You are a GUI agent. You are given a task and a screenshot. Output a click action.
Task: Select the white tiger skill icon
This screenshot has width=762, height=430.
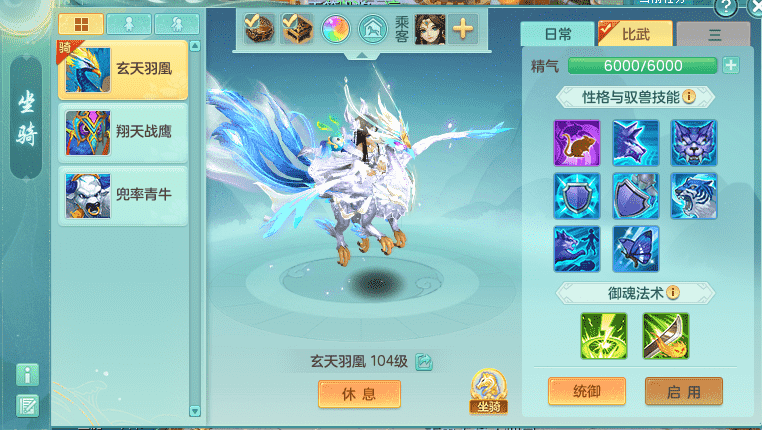[694, 196]
